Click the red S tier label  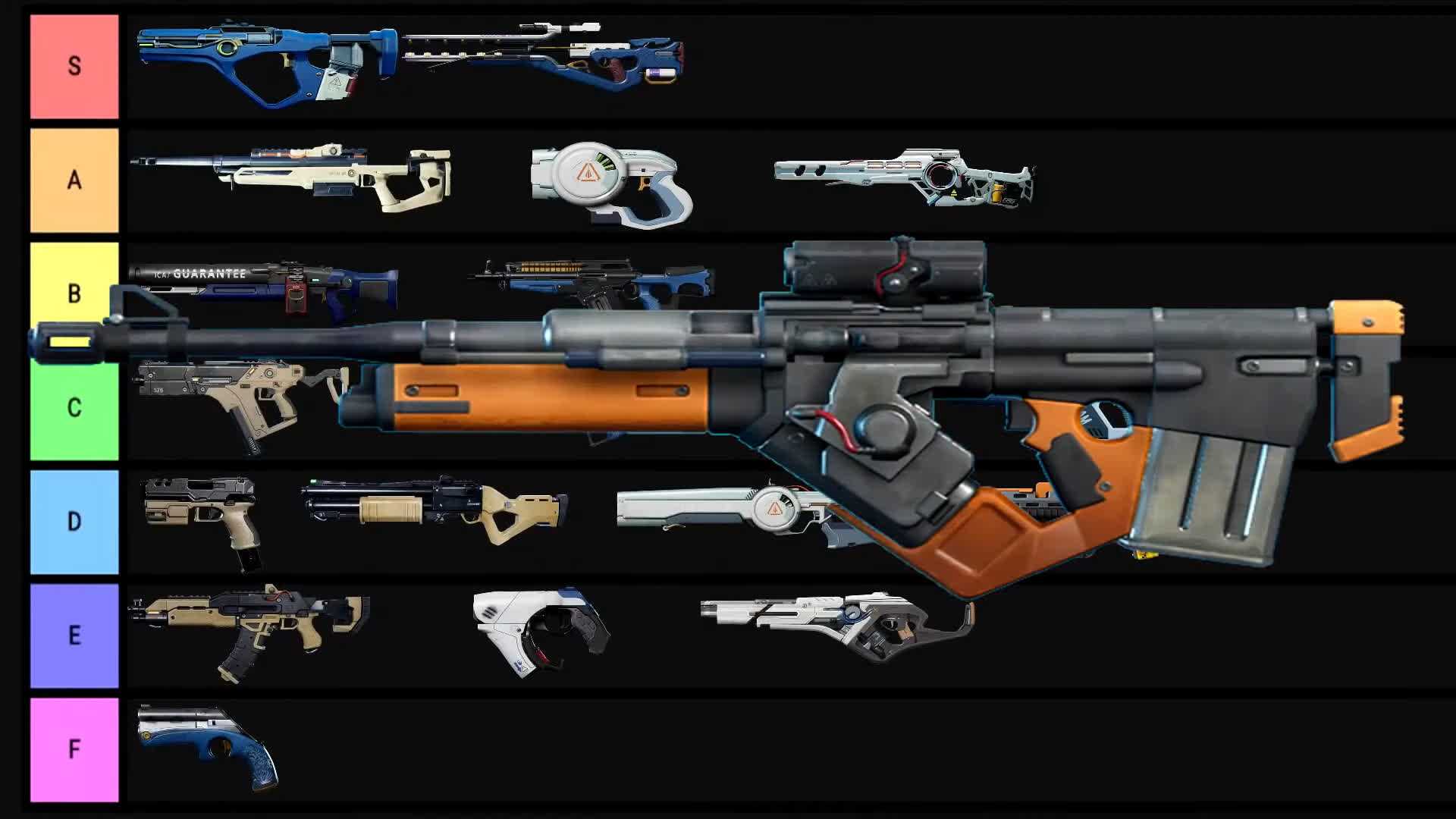point(74,66)
